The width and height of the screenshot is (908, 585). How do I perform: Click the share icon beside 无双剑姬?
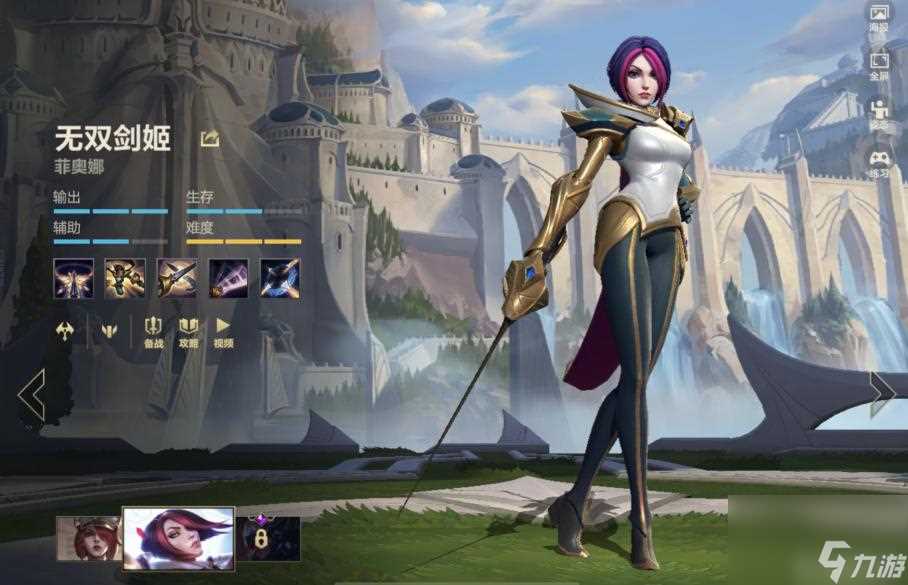point(210,139)
